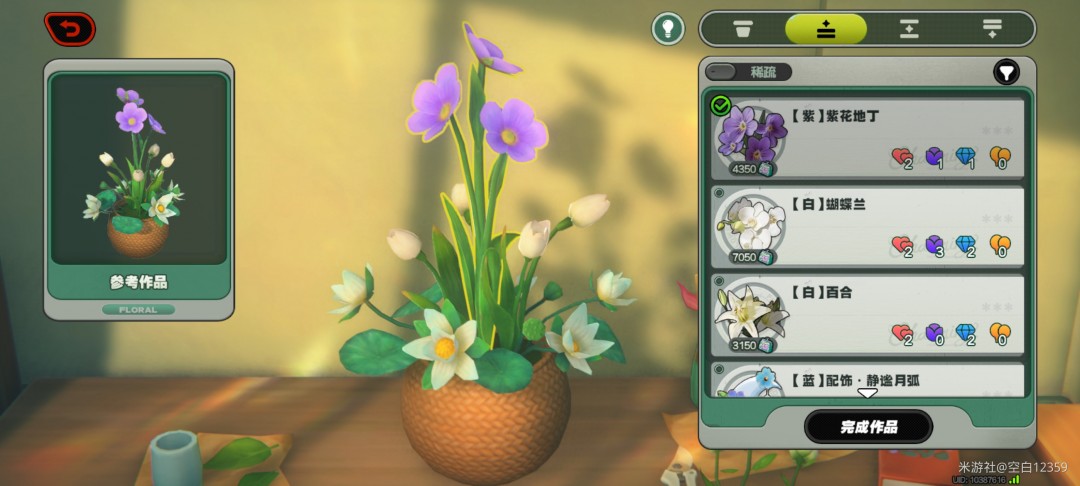Click the 完成作品 button

[868, 427]
